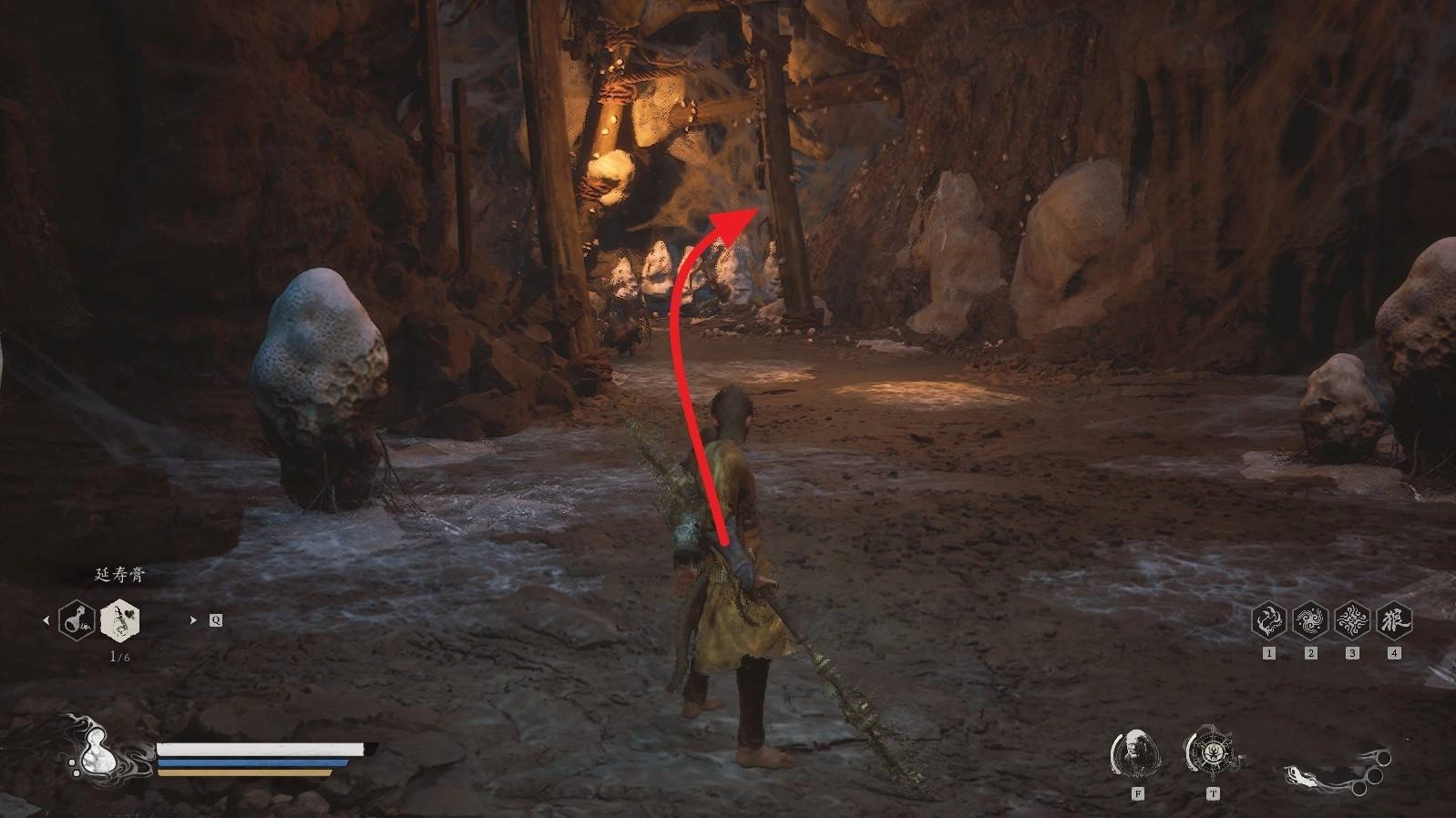Select the dark gourd flask item slot
Image resolution: width=1456 pixels, height=818 pixels.
tap(77, 620)
